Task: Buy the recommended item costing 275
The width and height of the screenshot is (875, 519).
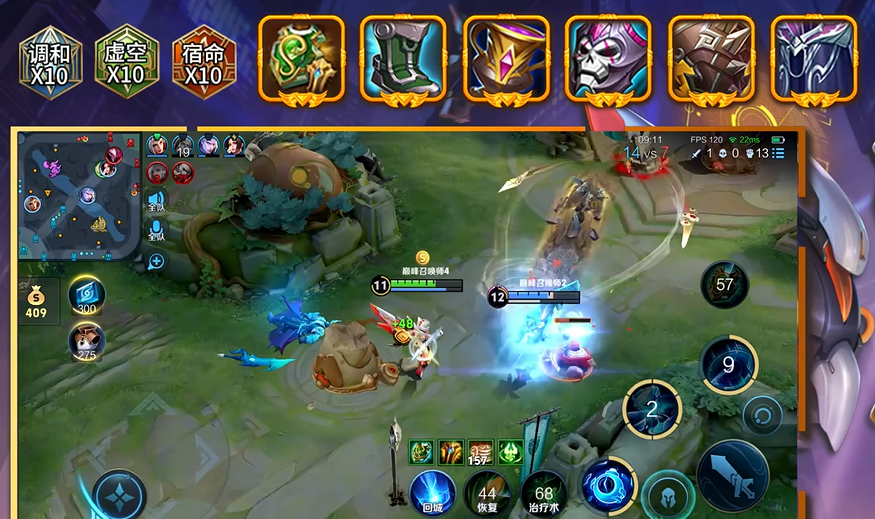Action: [x=87, y=342]
